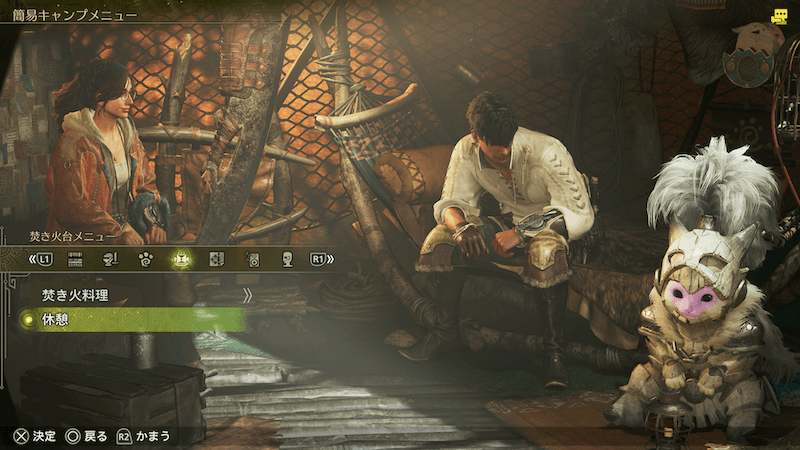Switch to the speaker-shaped icon tab
Viewport: 800px width, 450px height.
253,259
